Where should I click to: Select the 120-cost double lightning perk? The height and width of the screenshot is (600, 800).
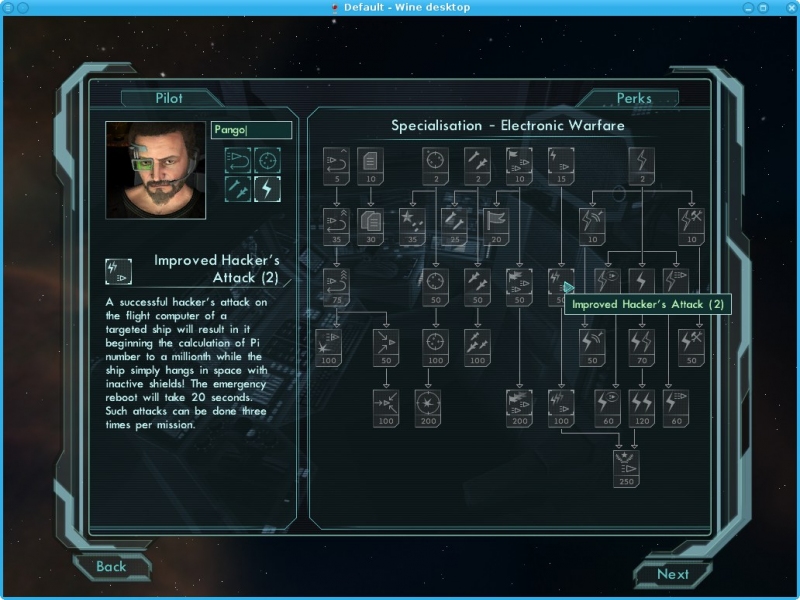click(x=639, y=408)
